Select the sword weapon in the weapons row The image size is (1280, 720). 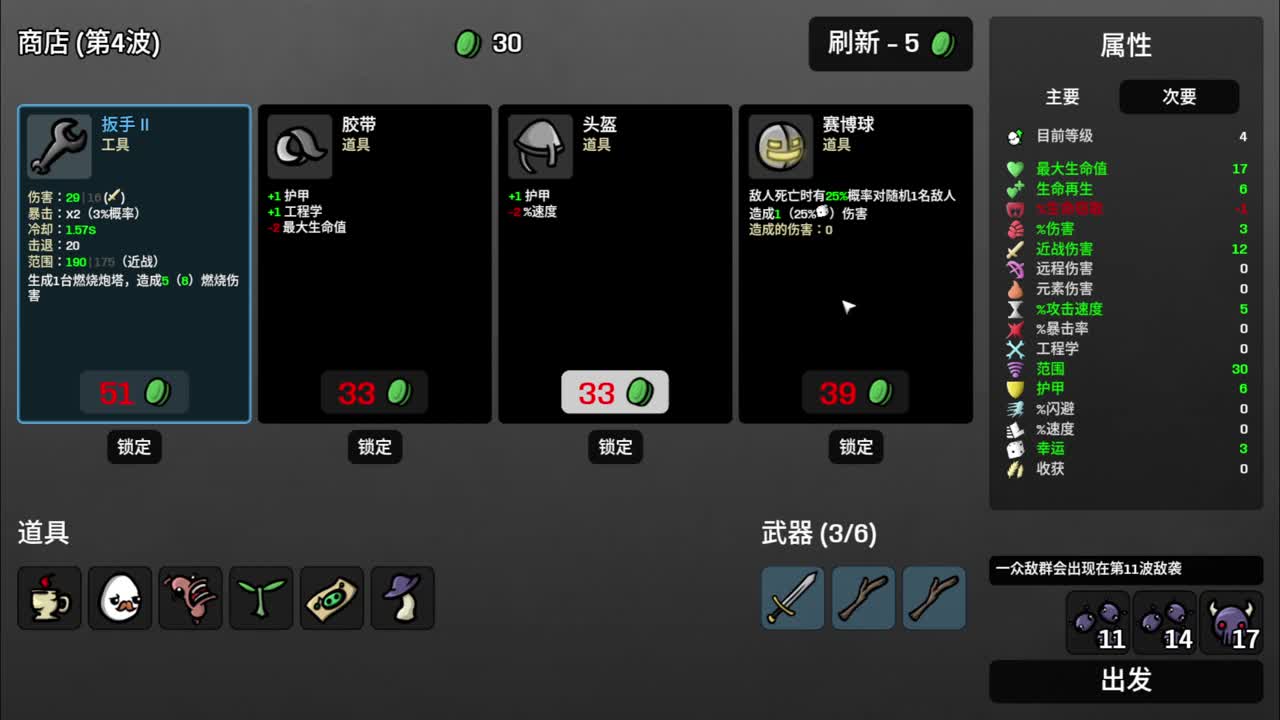point(792,599)
